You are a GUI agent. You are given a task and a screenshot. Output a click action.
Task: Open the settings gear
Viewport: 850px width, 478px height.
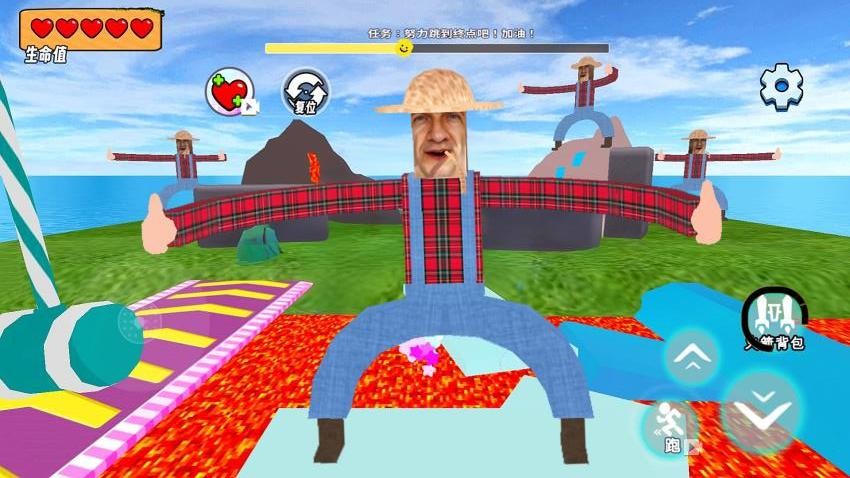(x=781, y=87)
